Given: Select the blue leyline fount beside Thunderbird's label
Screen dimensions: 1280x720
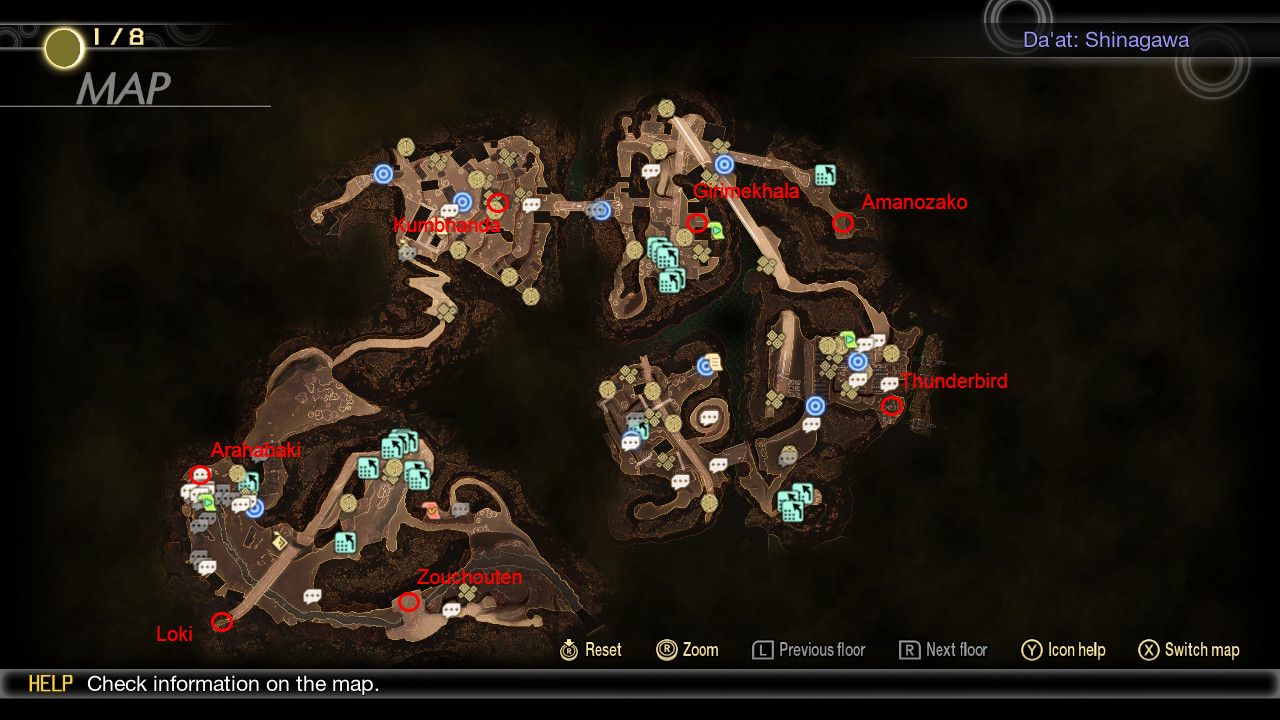Looking at the screenshot, I should click(858, 361).
